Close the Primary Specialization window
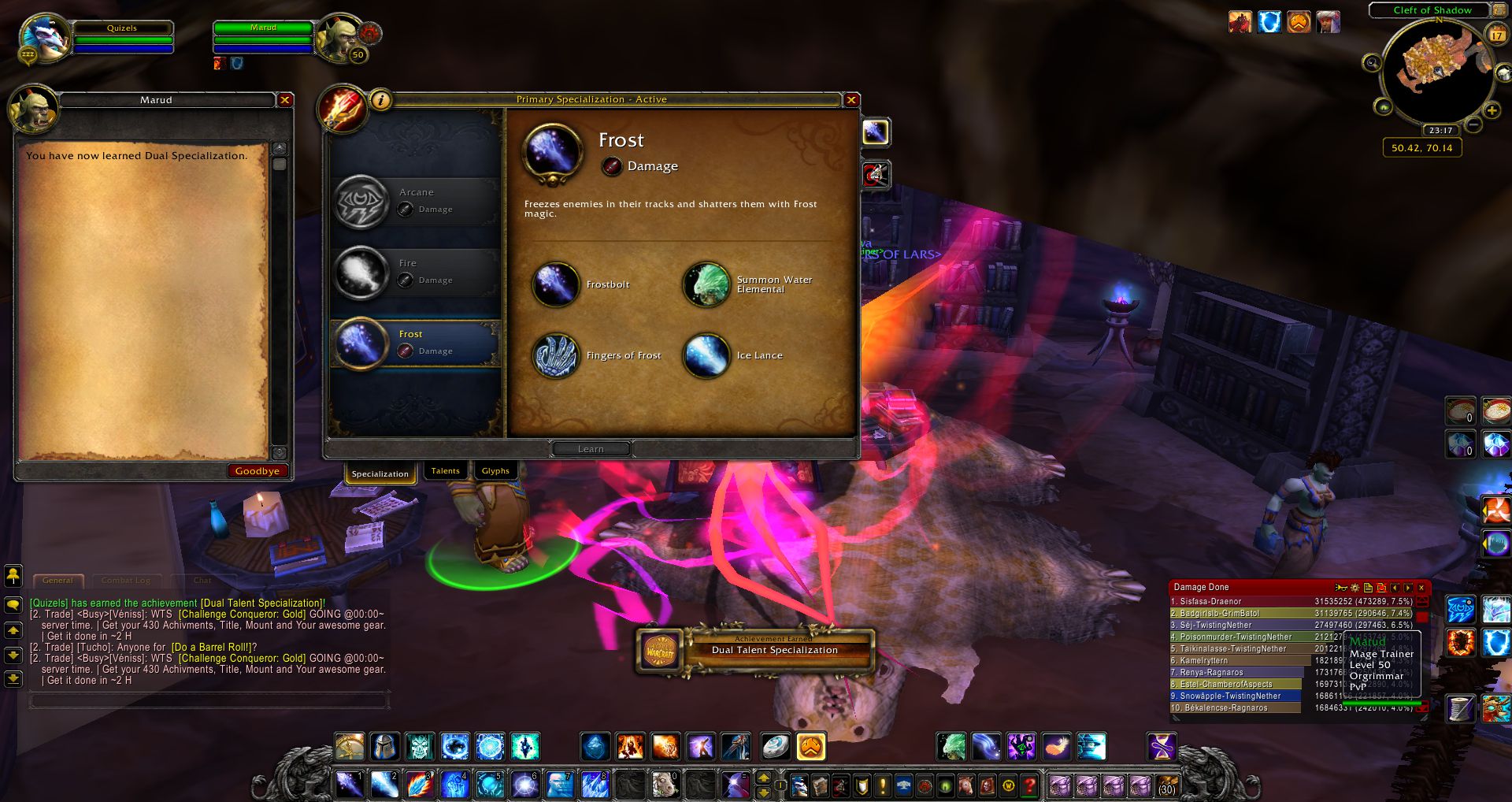 pos(851,100)
